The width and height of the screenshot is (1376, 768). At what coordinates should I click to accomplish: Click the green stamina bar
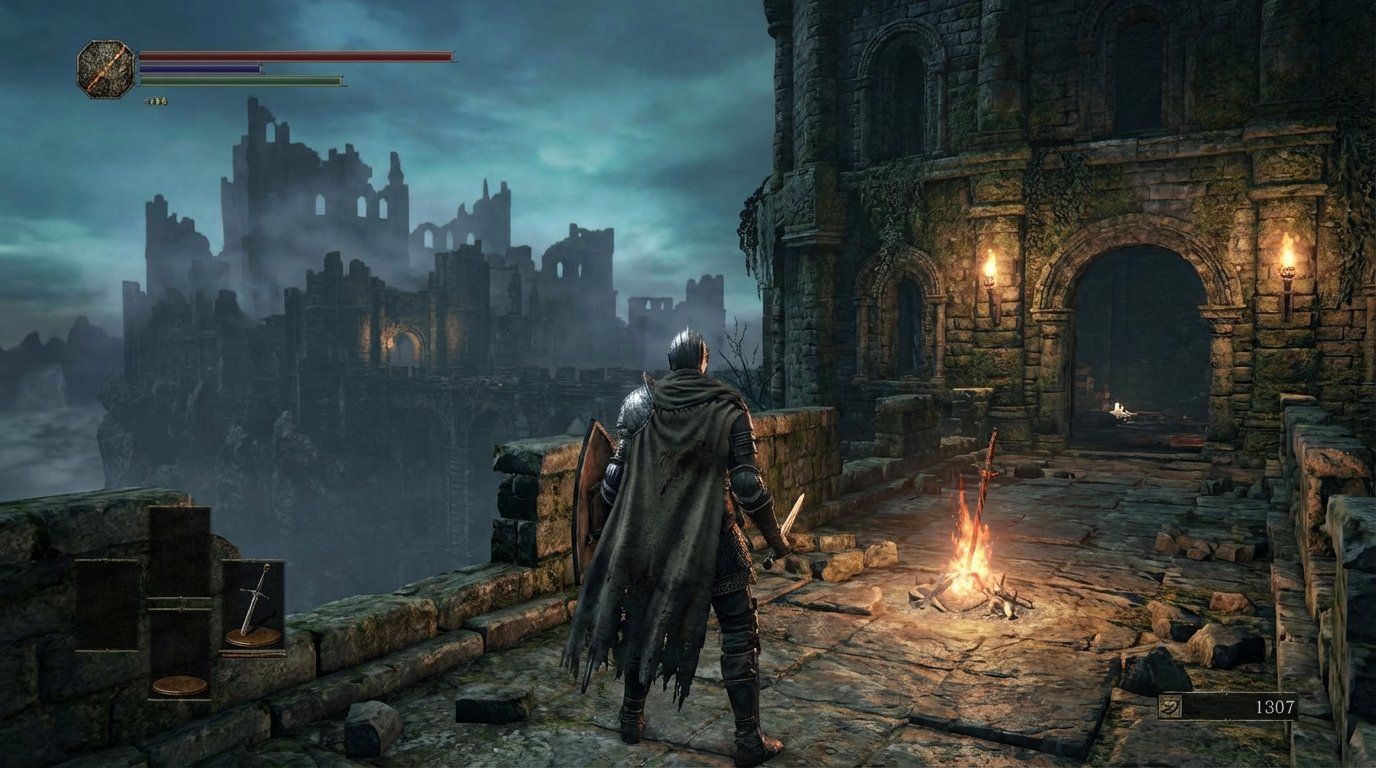tap(240, 80)
